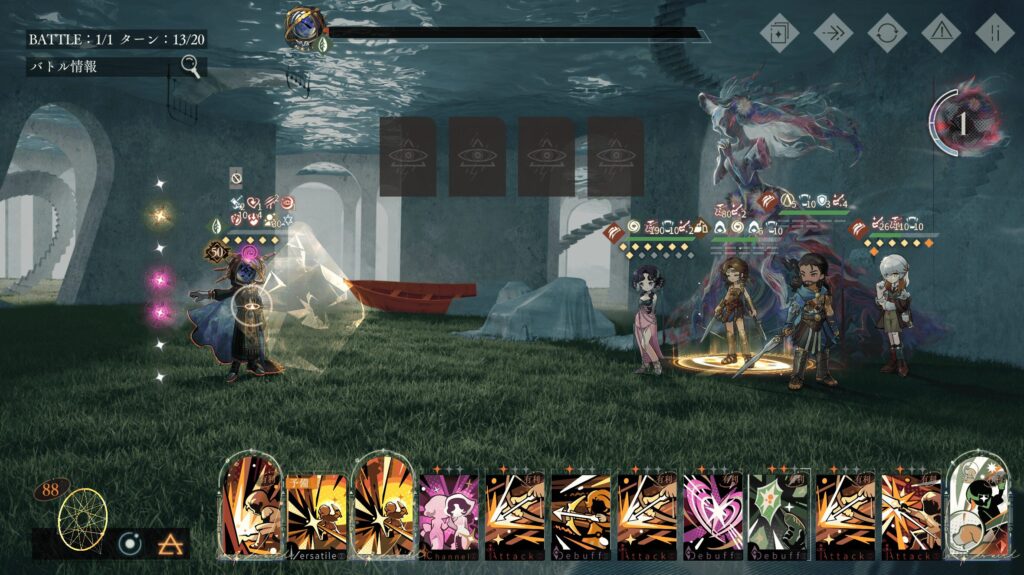The height and width of the screenshot is (575, 1024).
Task: Click the red orb showing number 1
Action: click(963, 123)
